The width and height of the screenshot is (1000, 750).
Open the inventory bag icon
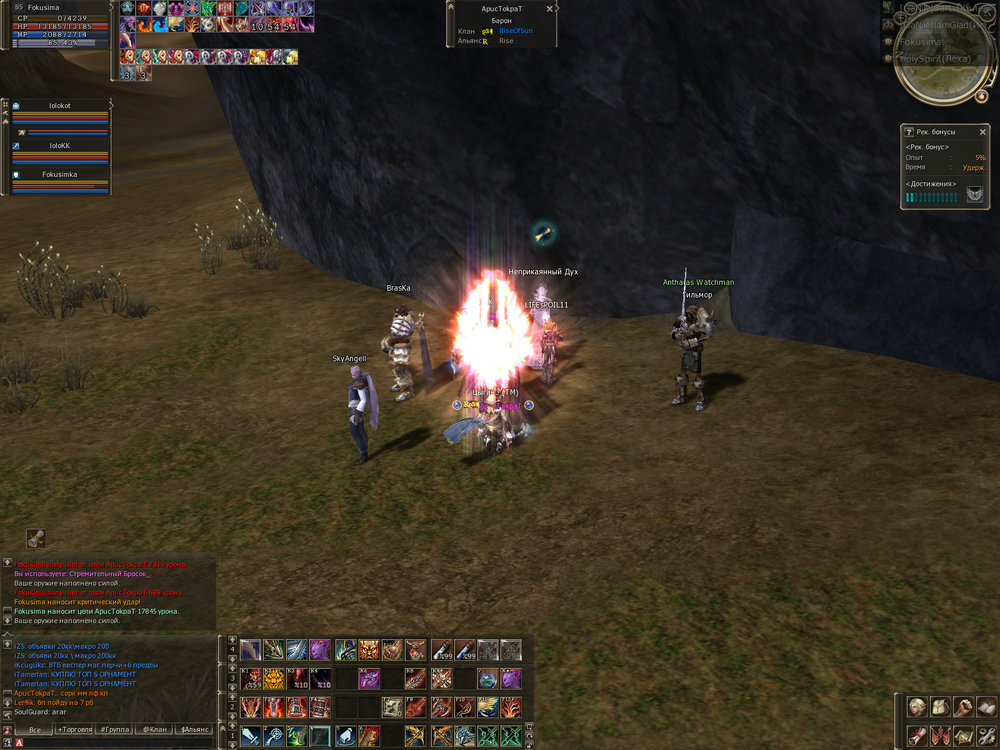pos(939,707)
